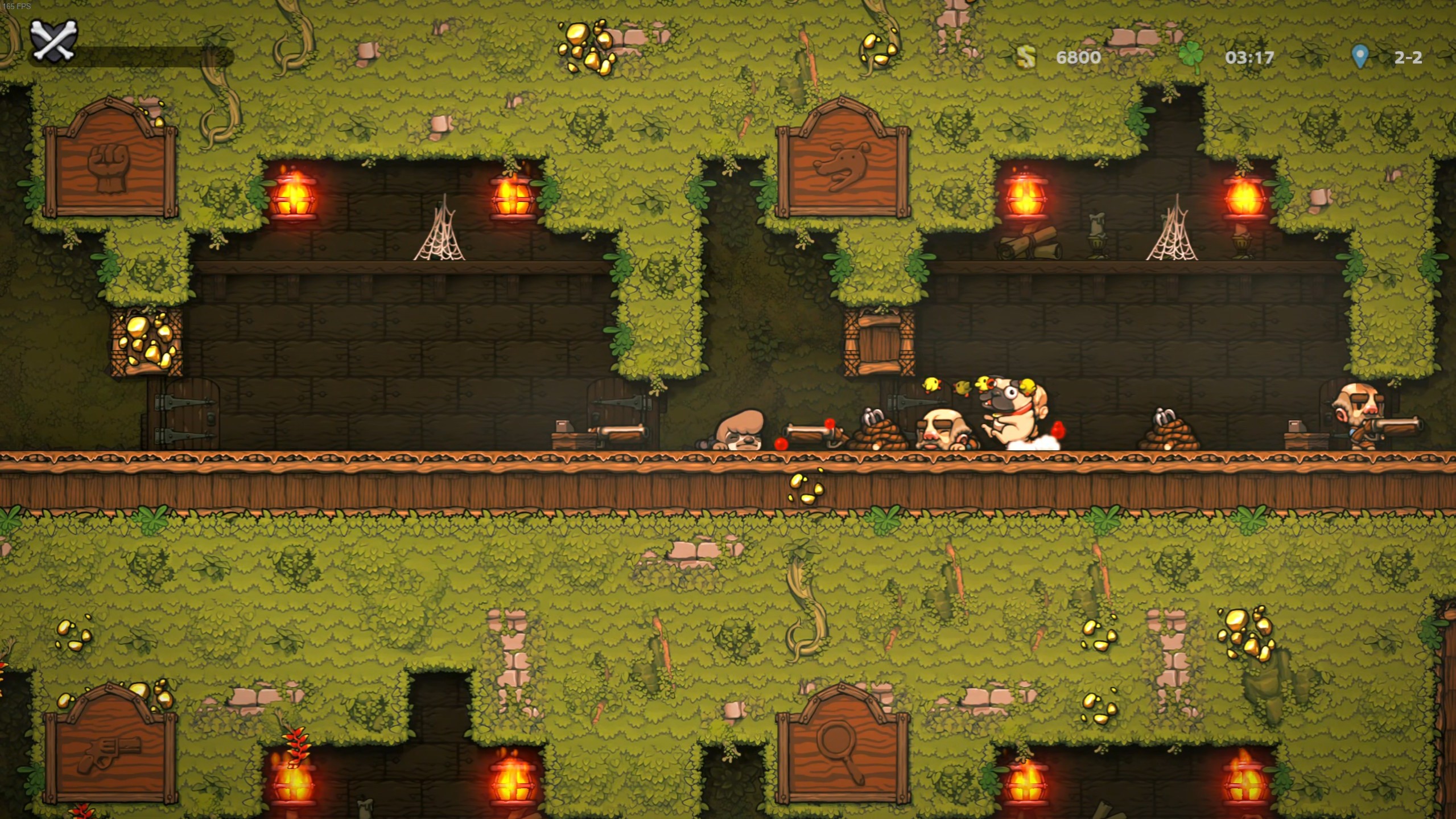
Task: Select the blue location pin icon
Action: [1360, 57]
